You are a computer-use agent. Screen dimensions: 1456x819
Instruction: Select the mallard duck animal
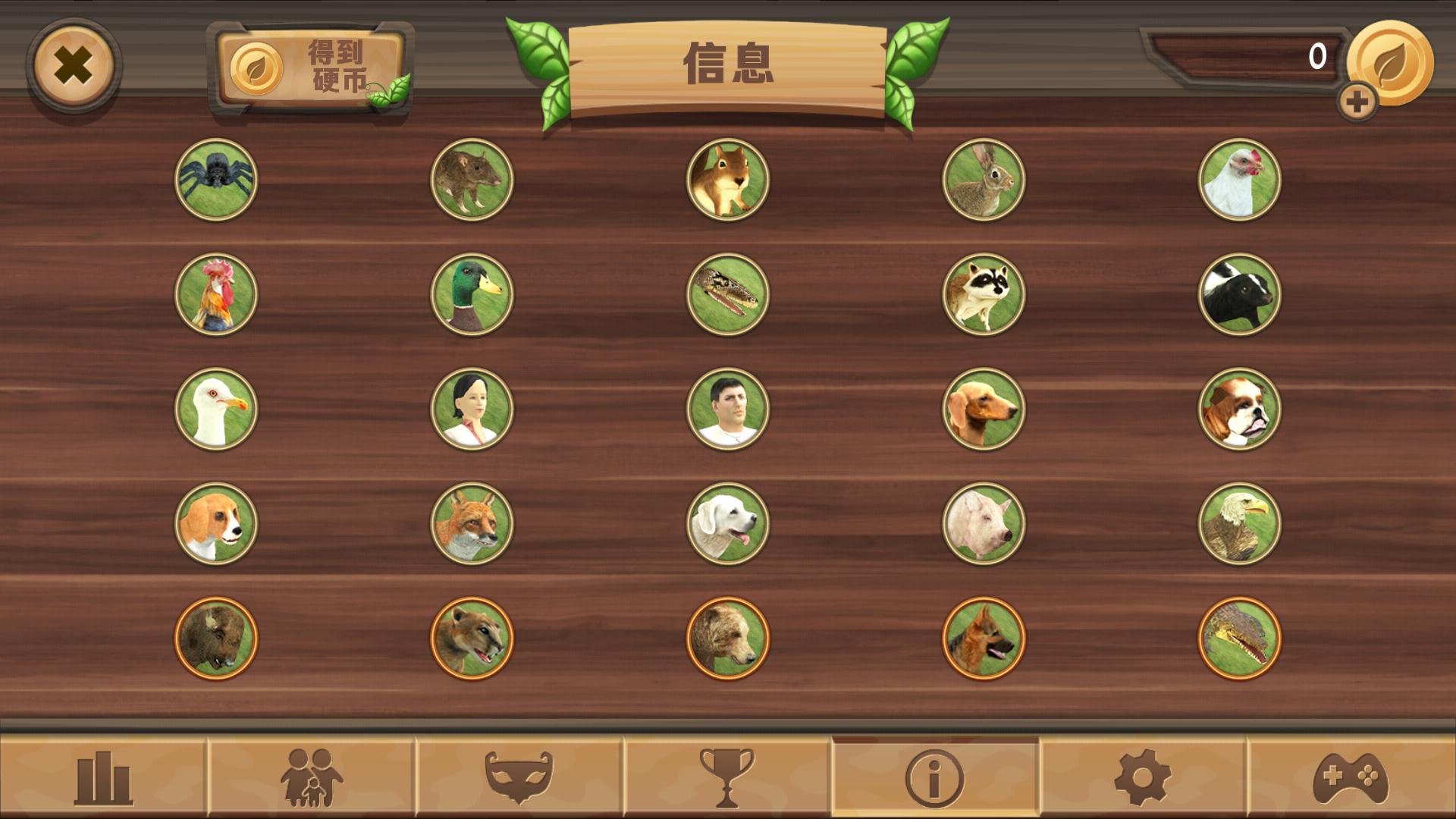[472, 295]
